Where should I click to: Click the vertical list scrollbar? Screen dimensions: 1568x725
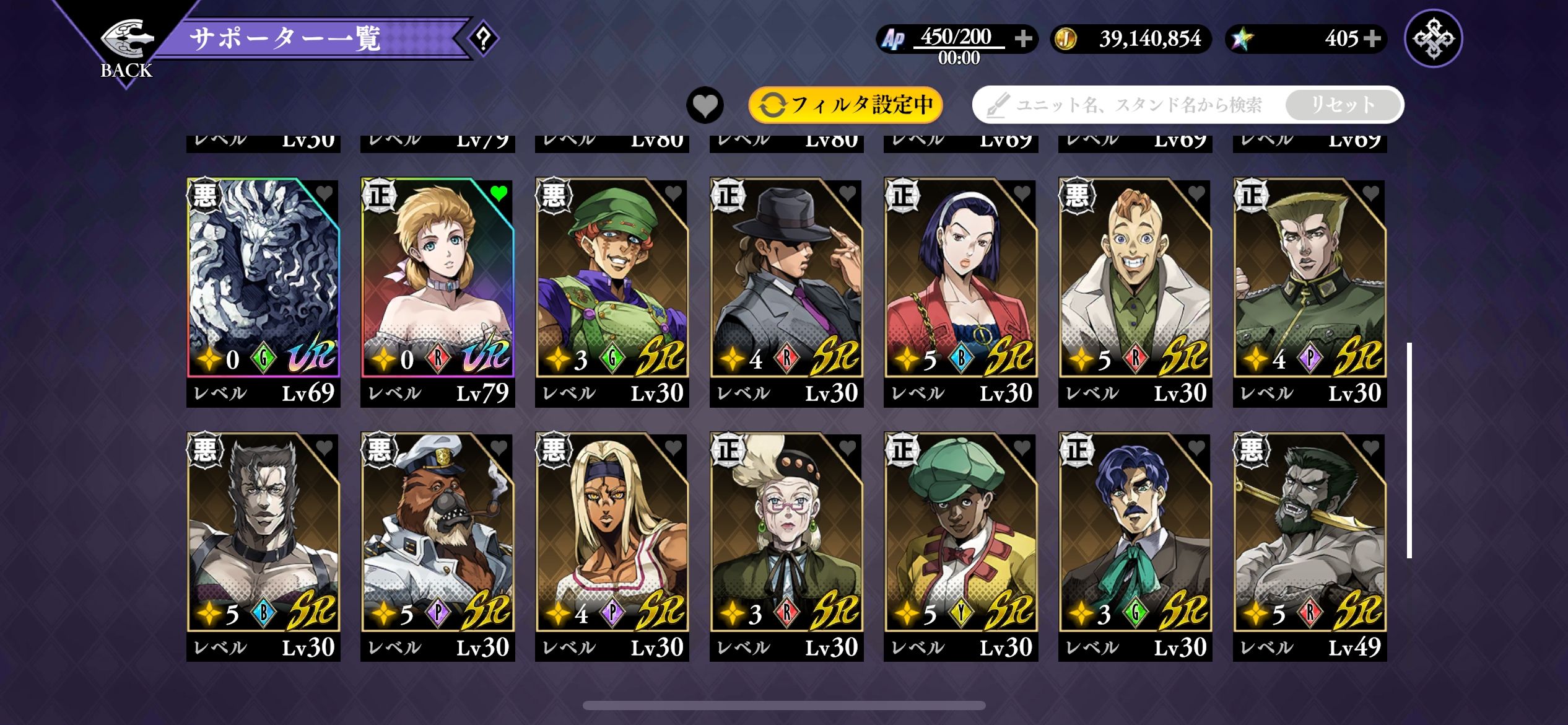[1409, 450]
